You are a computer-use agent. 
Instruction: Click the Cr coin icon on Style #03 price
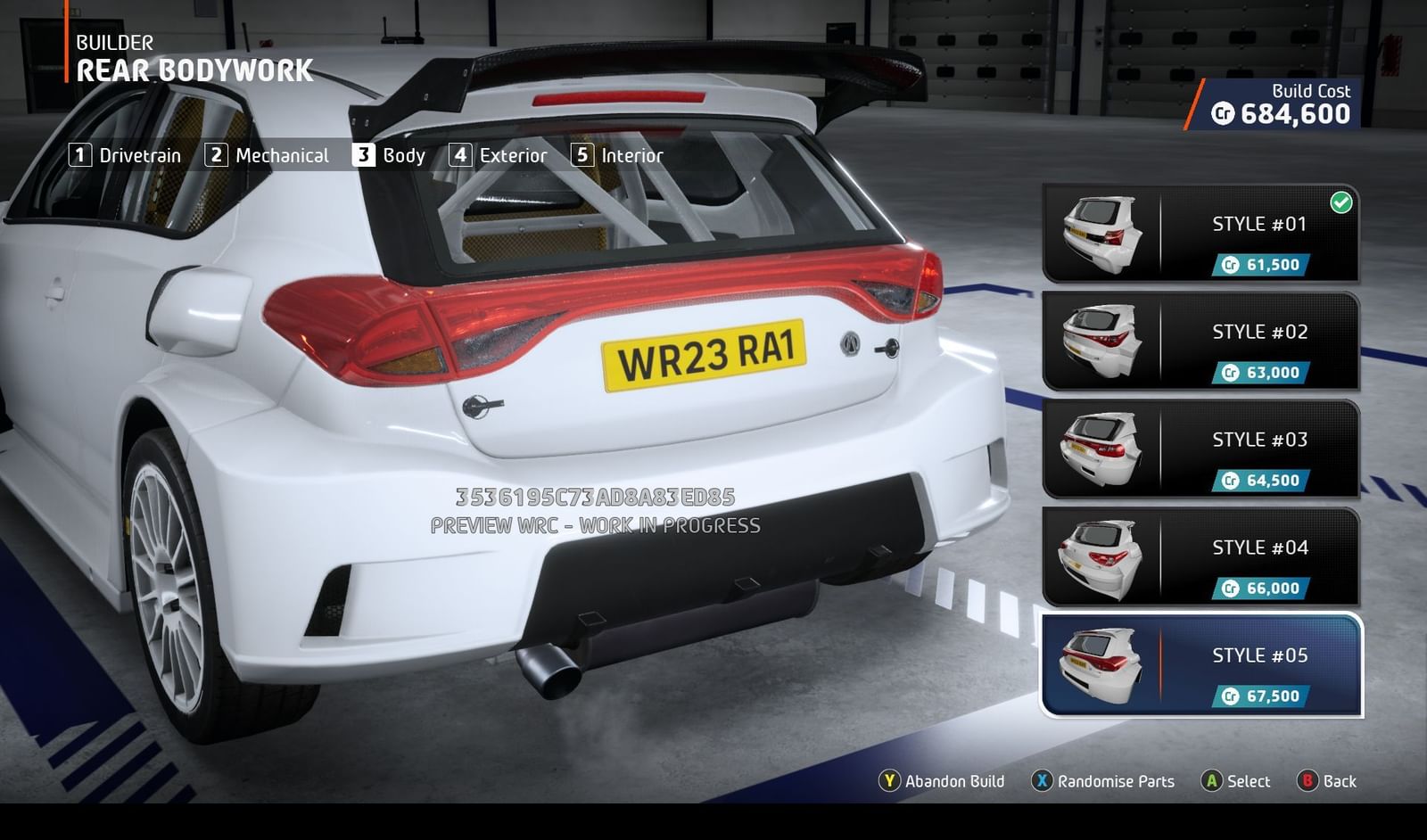pos(1230,480)
